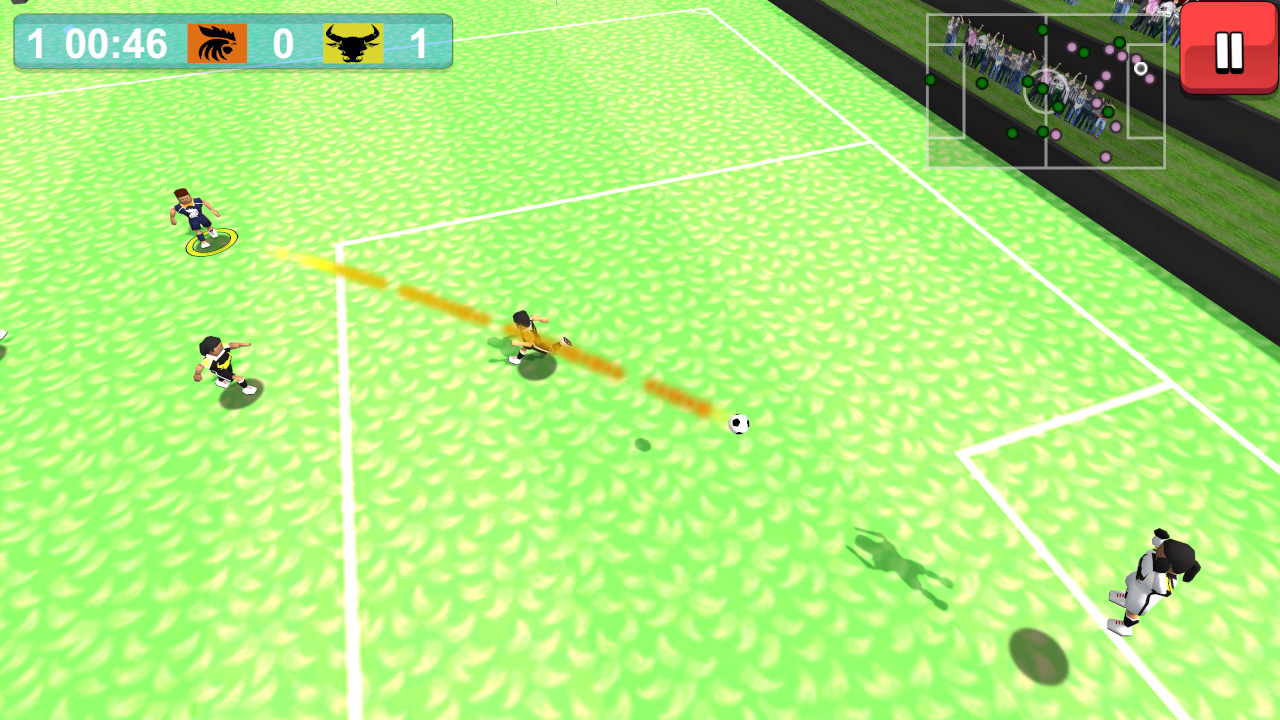
Task: Click the white ball marker on the minimap
Action: click(1140, 68)
